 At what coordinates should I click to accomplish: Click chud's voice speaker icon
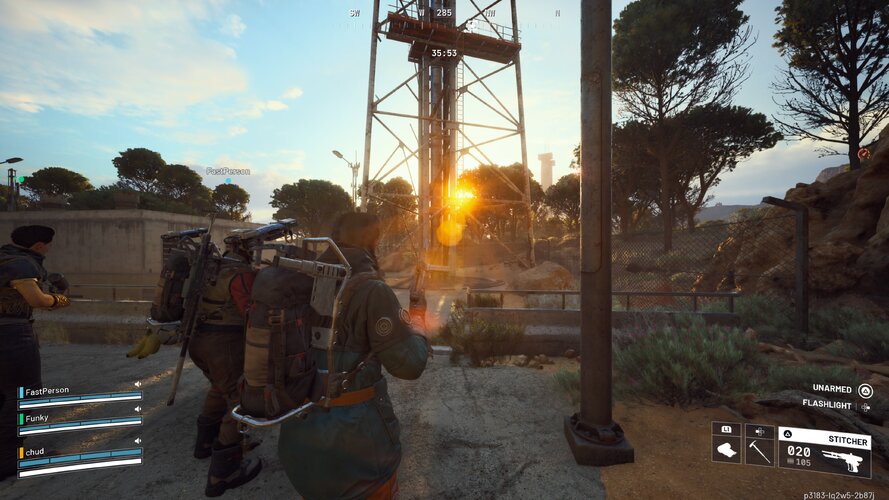138,439
